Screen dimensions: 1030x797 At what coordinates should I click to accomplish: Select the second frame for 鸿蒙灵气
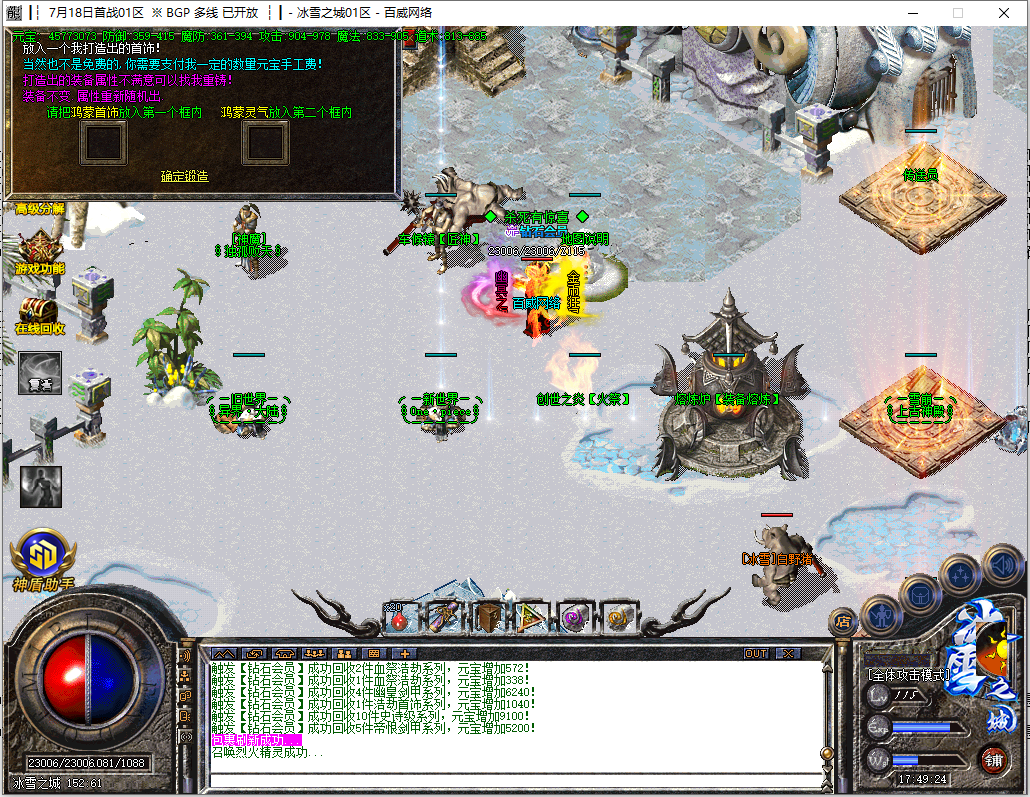266,142
